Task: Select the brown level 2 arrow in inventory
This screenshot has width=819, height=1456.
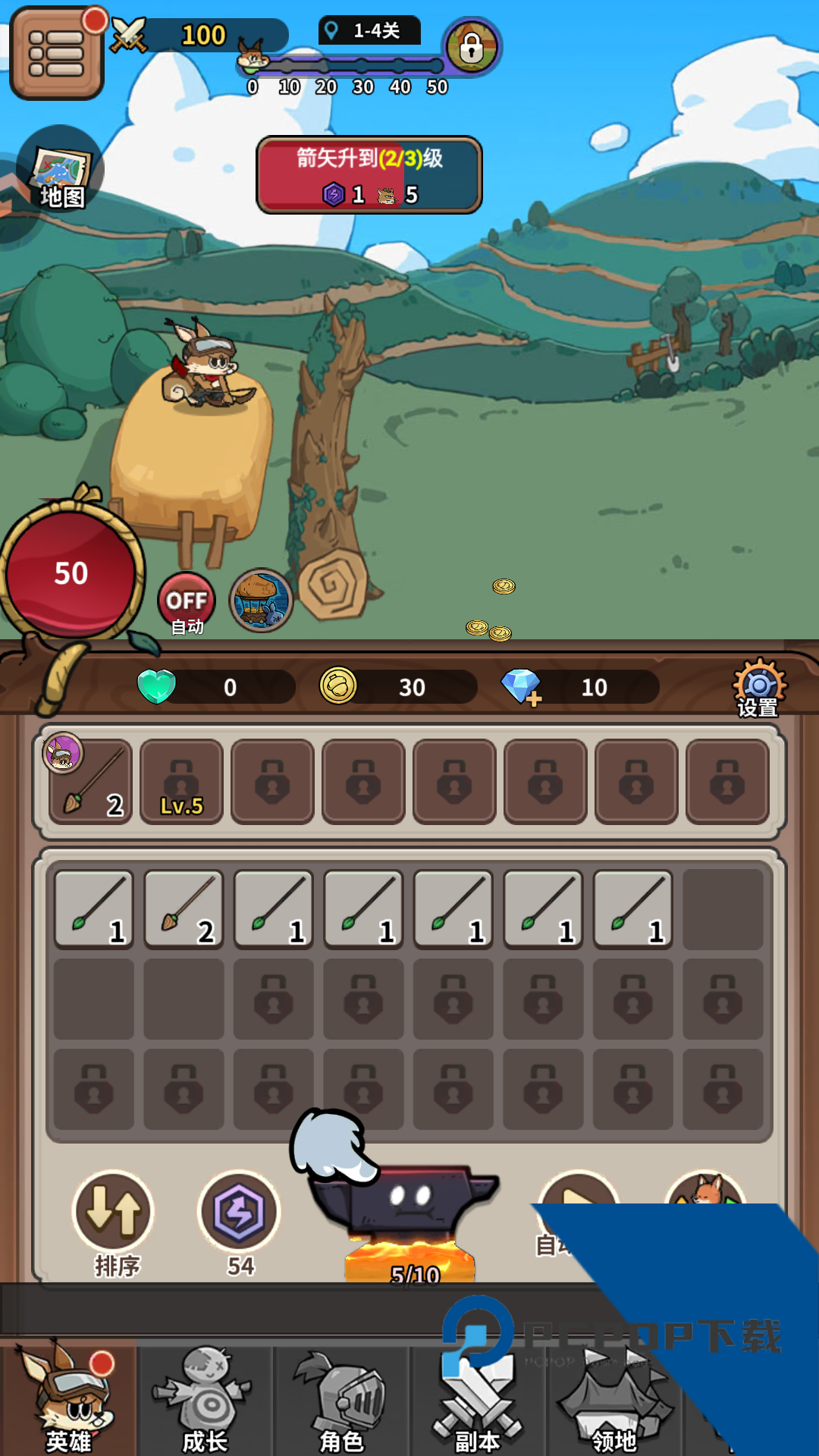Action: 184,908
